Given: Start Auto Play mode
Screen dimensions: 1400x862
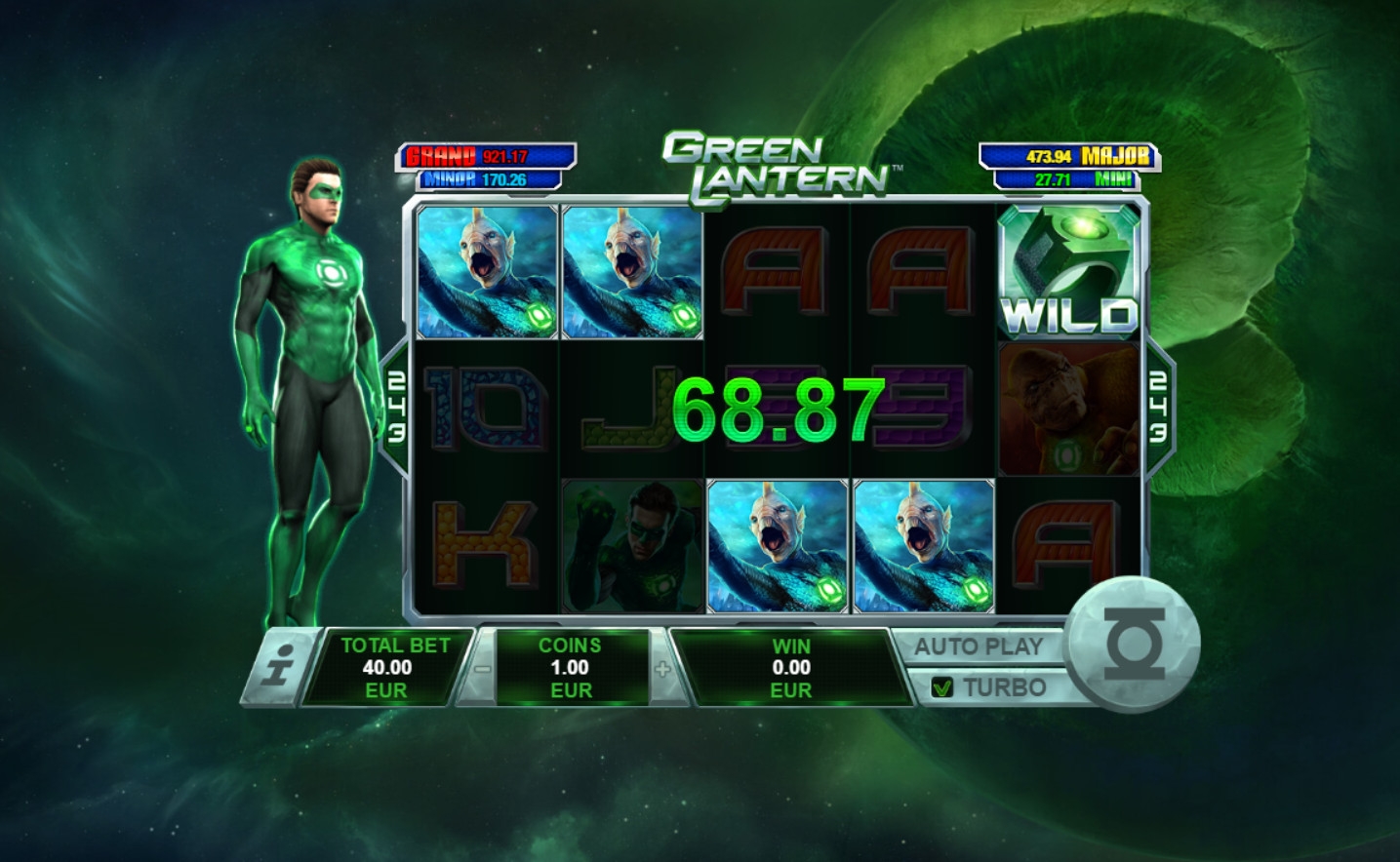Looking at the screenshot, I should click(979, 646).
